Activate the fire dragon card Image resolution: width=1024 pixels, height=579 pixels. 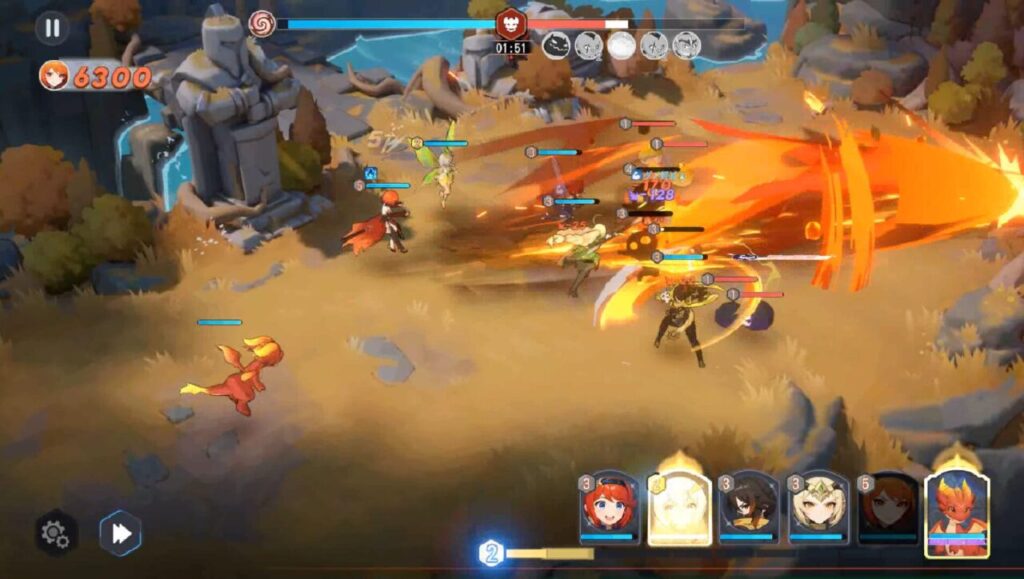(957, 512)
